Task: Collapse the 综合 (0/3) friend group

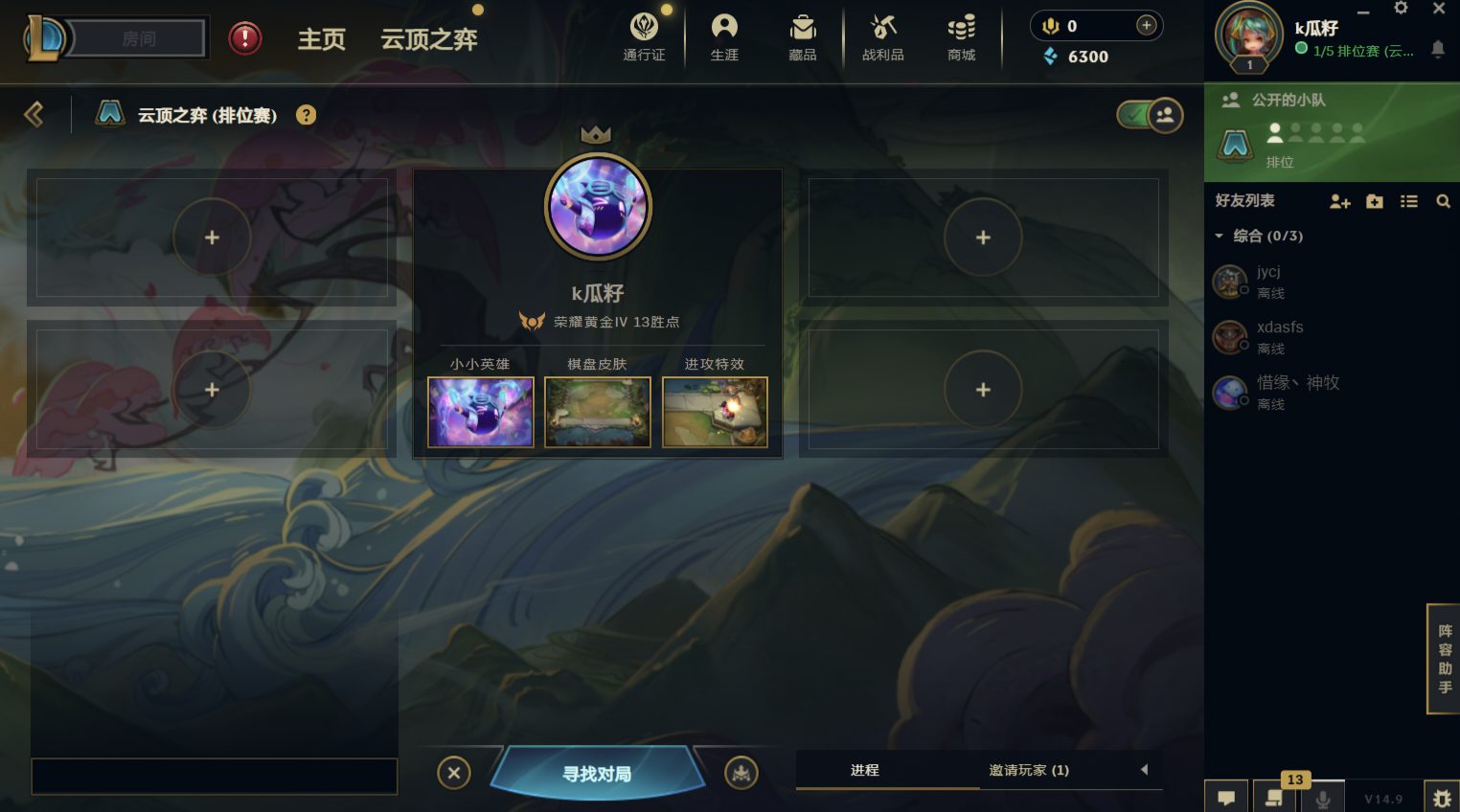Action: (x=1220, y=236)
